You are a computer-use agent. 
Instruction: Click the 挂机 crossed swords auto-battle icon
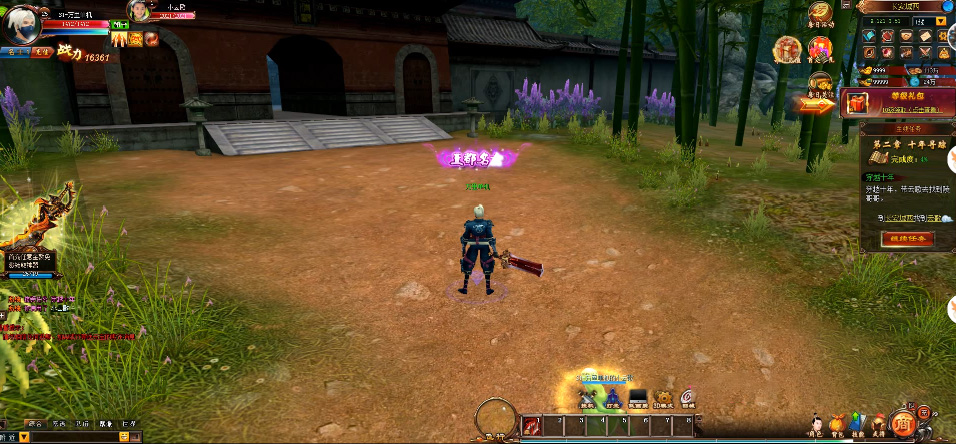(588, 398)
